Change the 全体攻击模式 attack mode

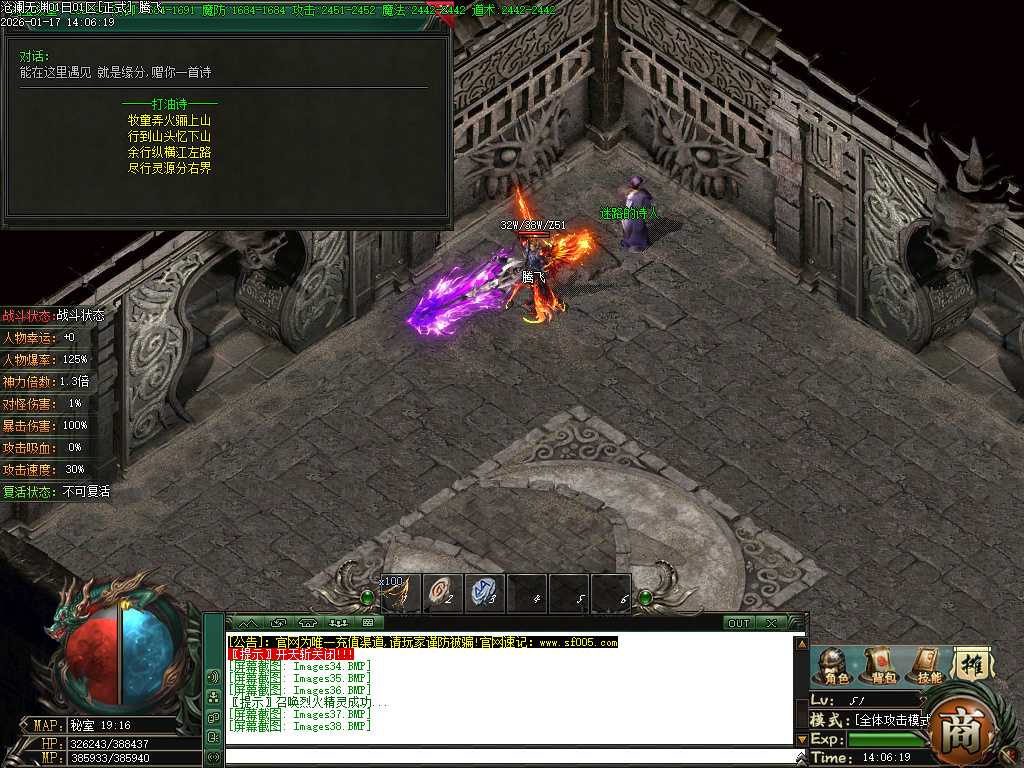click(x=892, y=720)
